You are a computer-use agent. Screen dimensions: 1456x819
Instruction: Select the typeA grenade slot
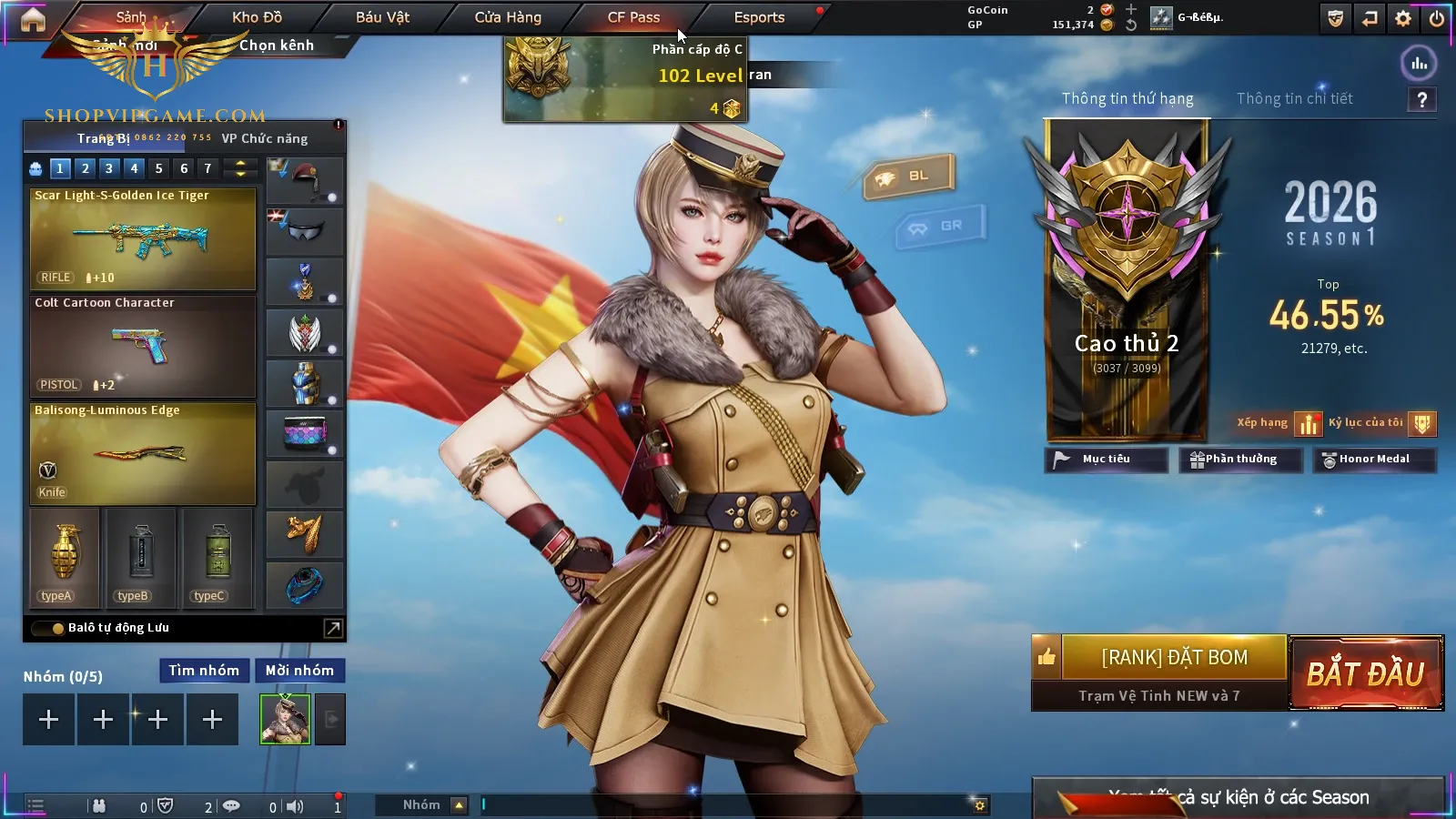tap(65, 557)
